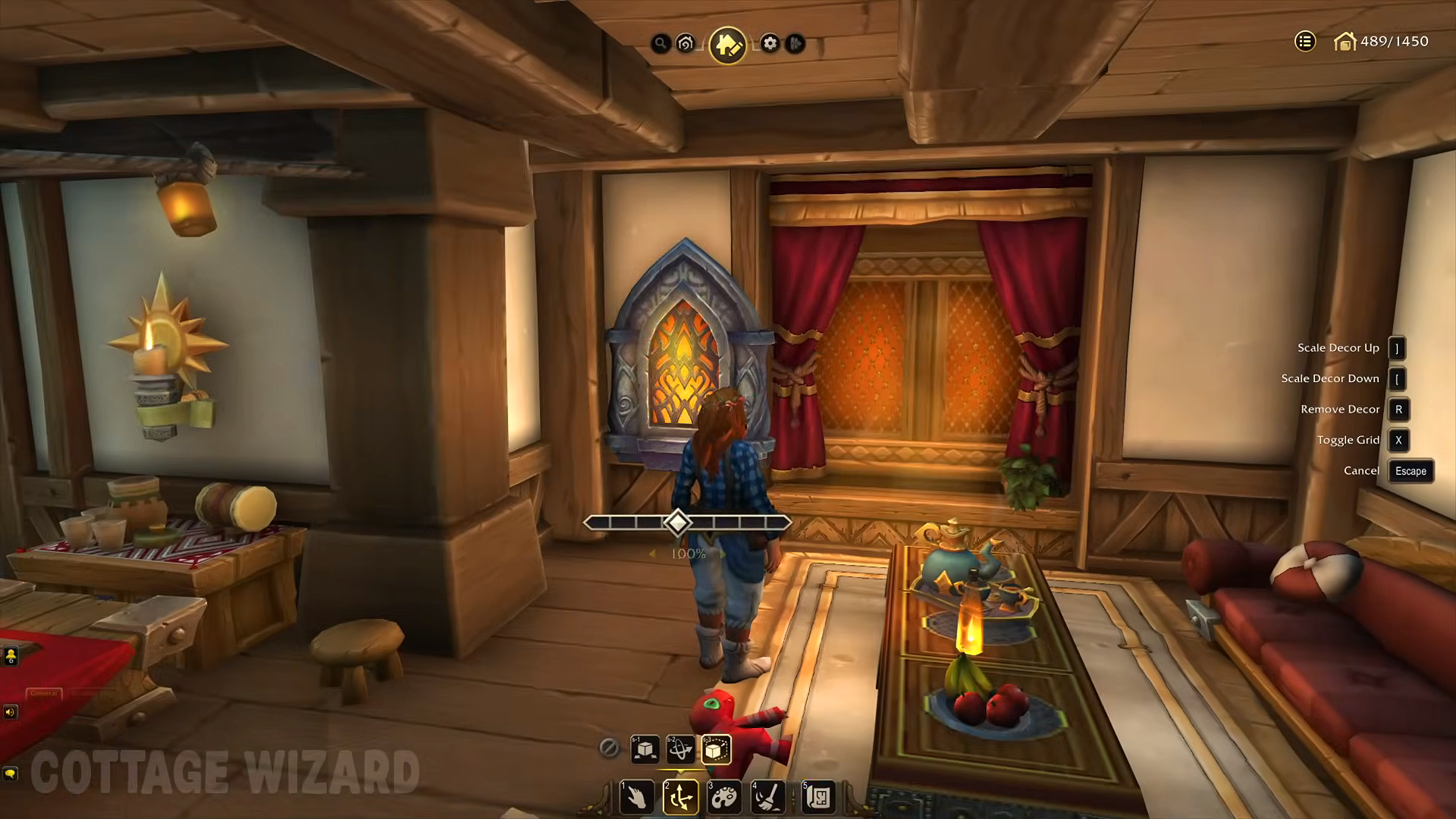Open the paint palette customization tool
1456x819 pixels.
tap(724, 797)
